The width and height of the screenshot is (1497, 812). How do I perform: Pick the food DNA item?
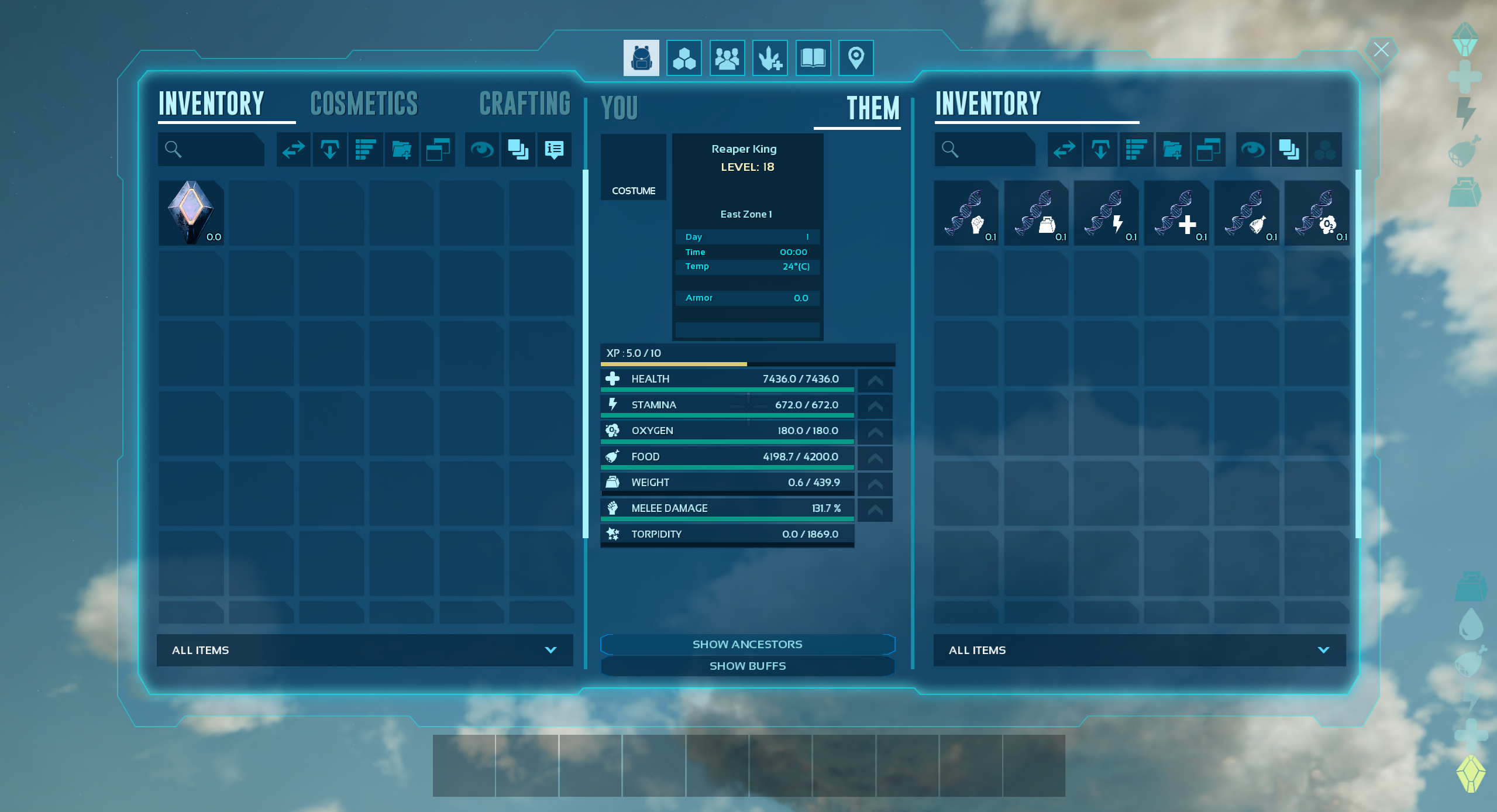click(1247, 213)
